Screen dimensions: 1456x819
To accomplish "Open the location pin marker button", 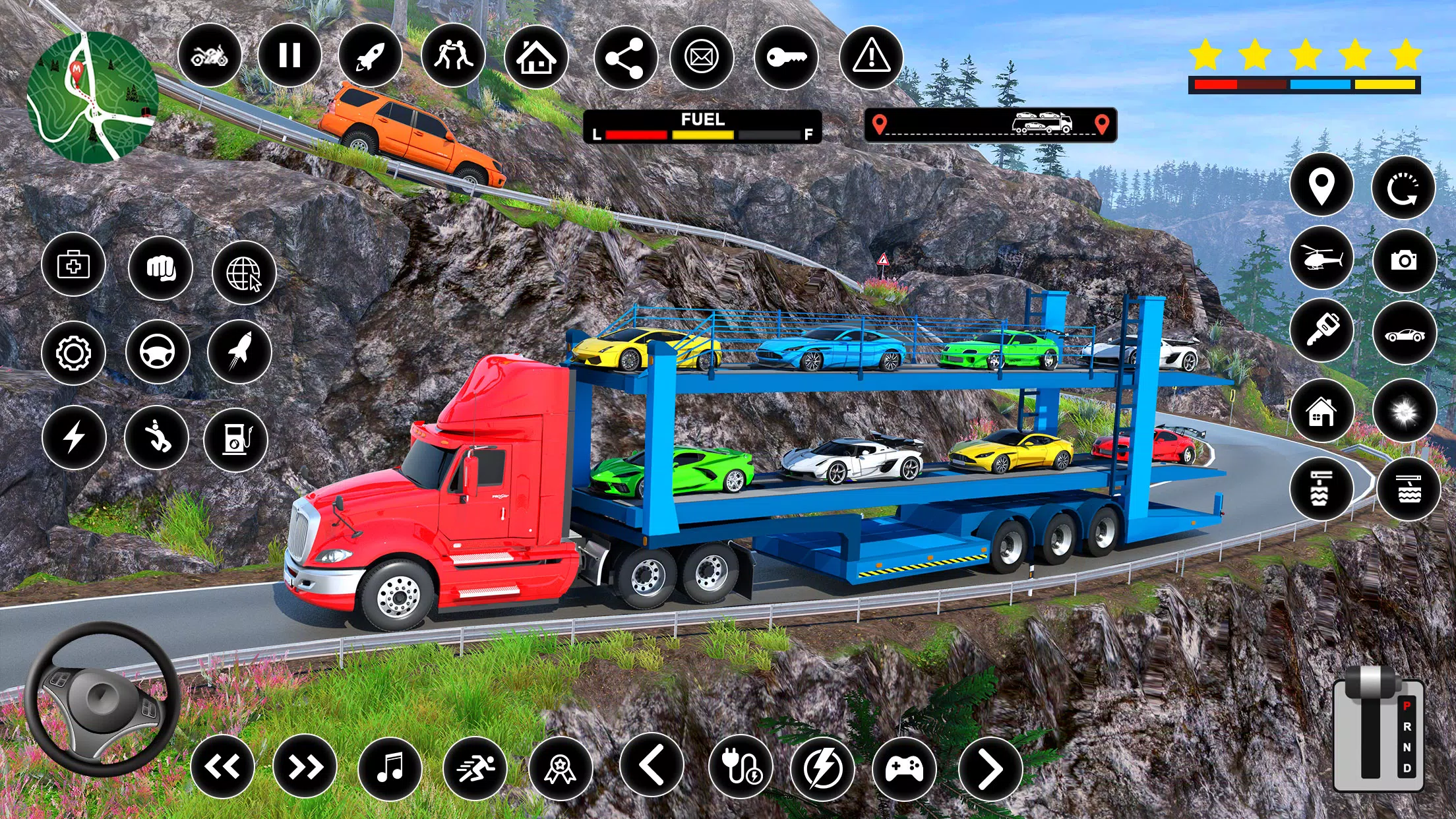I will coord(1321,185).
